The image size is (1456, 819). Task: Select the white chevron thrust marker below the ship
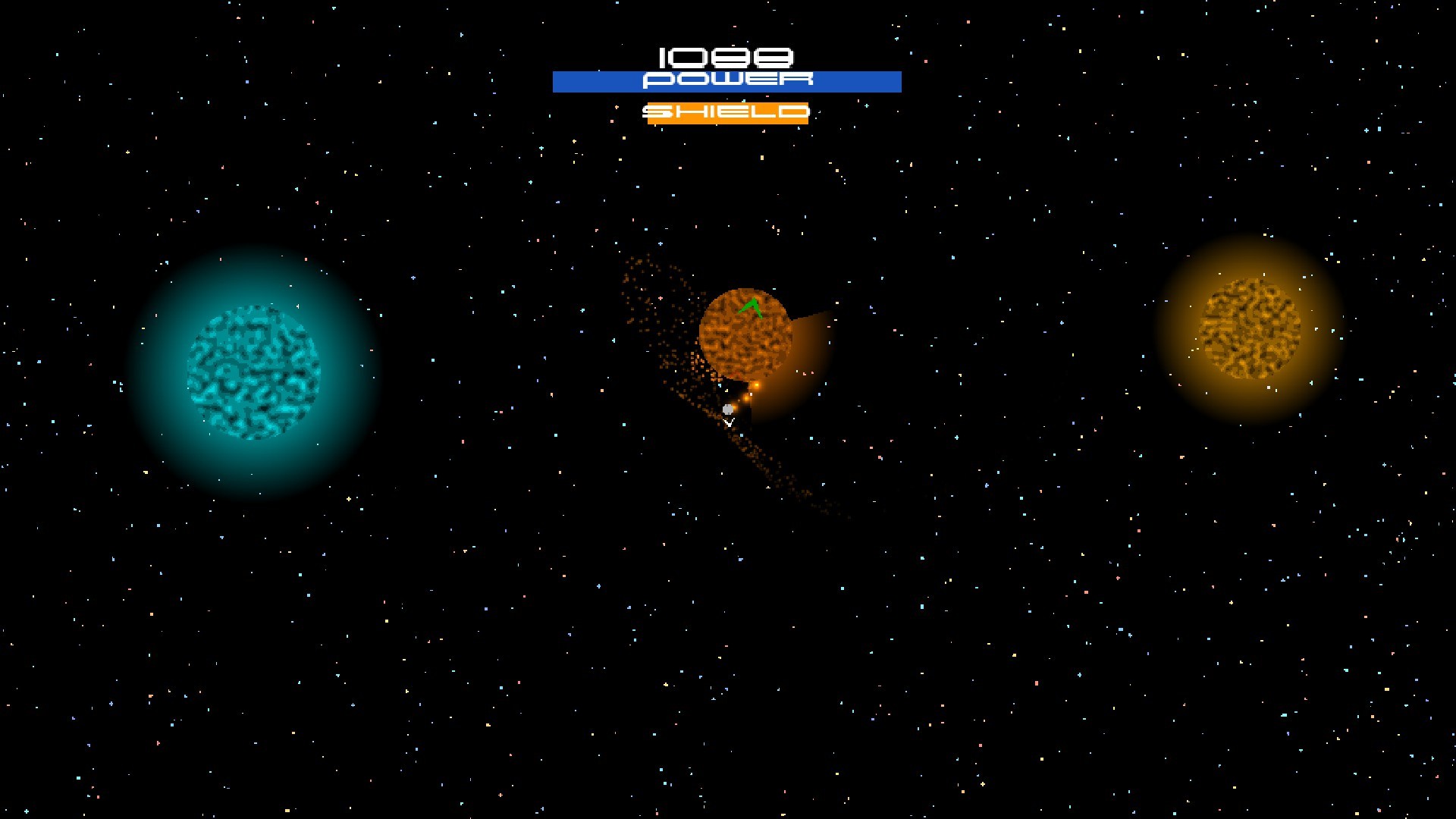pyautogui.click(x=730, y=423)
